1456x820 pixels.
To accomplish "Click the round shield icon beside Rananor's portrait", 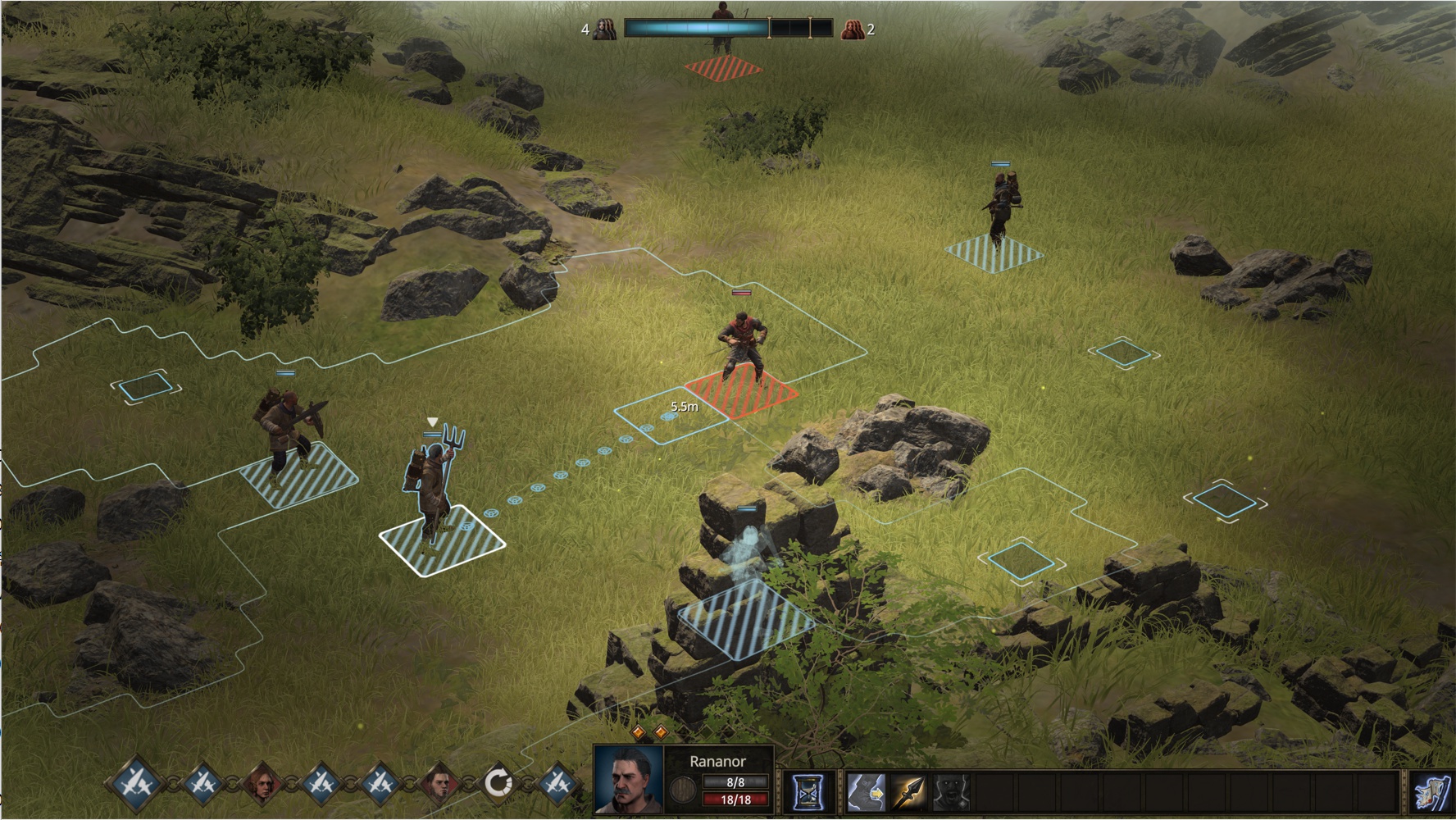I will (683, 791).
